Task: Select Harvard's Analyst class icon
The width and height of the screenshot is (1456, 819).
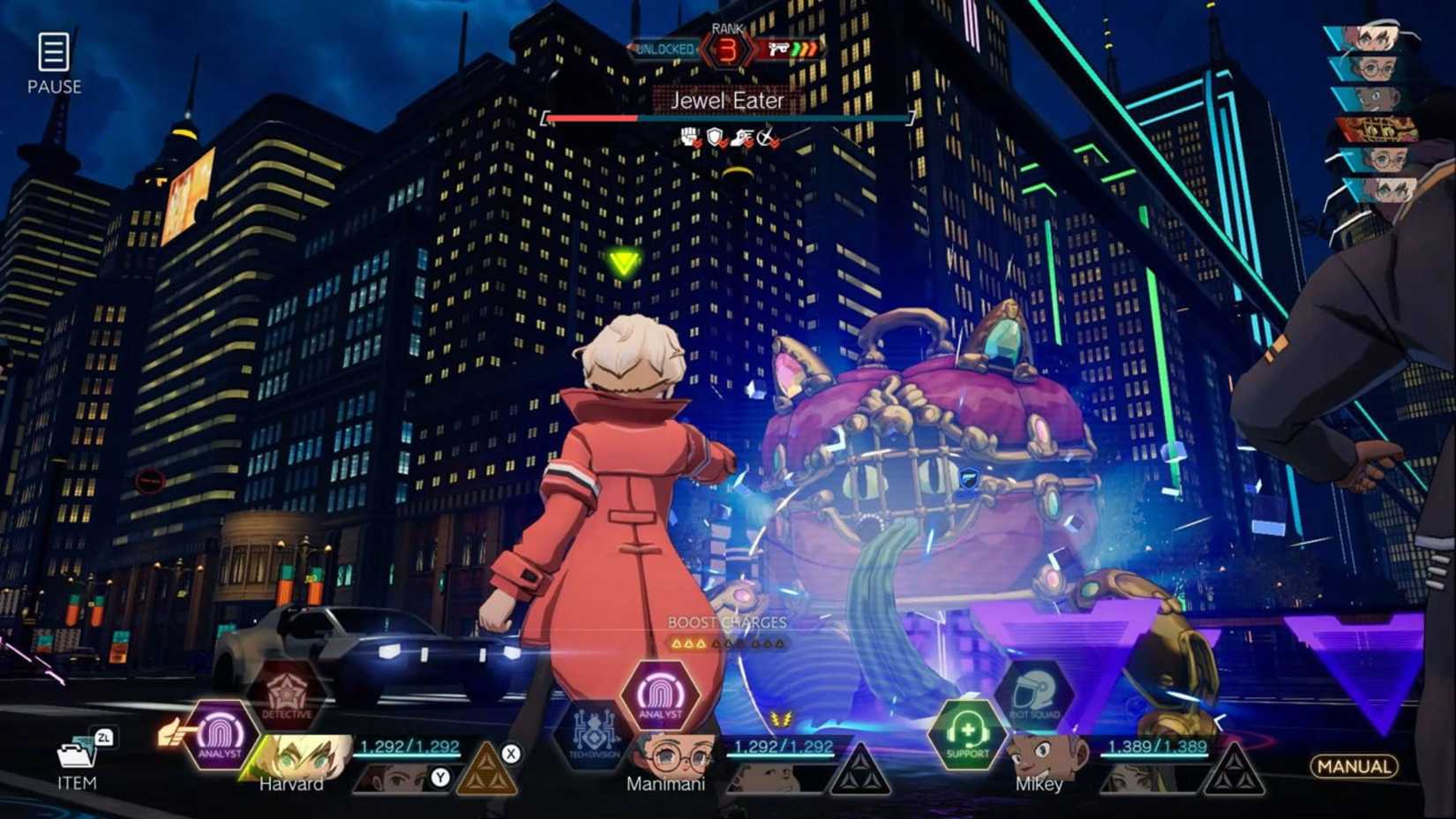Action: [x=219, y=735]
